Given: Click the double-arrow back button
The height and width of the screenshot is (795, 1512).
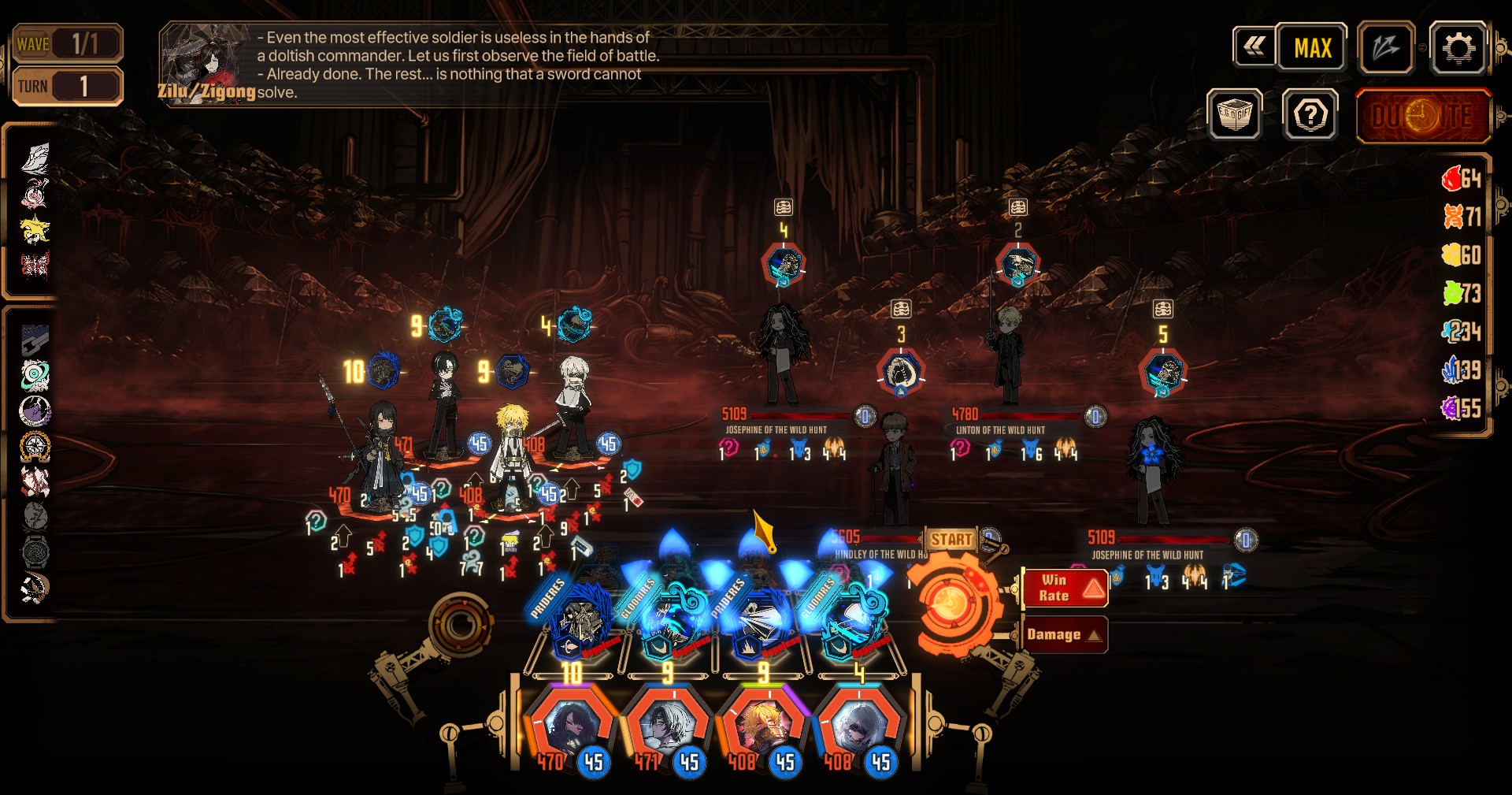Looking at the screenshot, I should click(x=1254, y=47).
